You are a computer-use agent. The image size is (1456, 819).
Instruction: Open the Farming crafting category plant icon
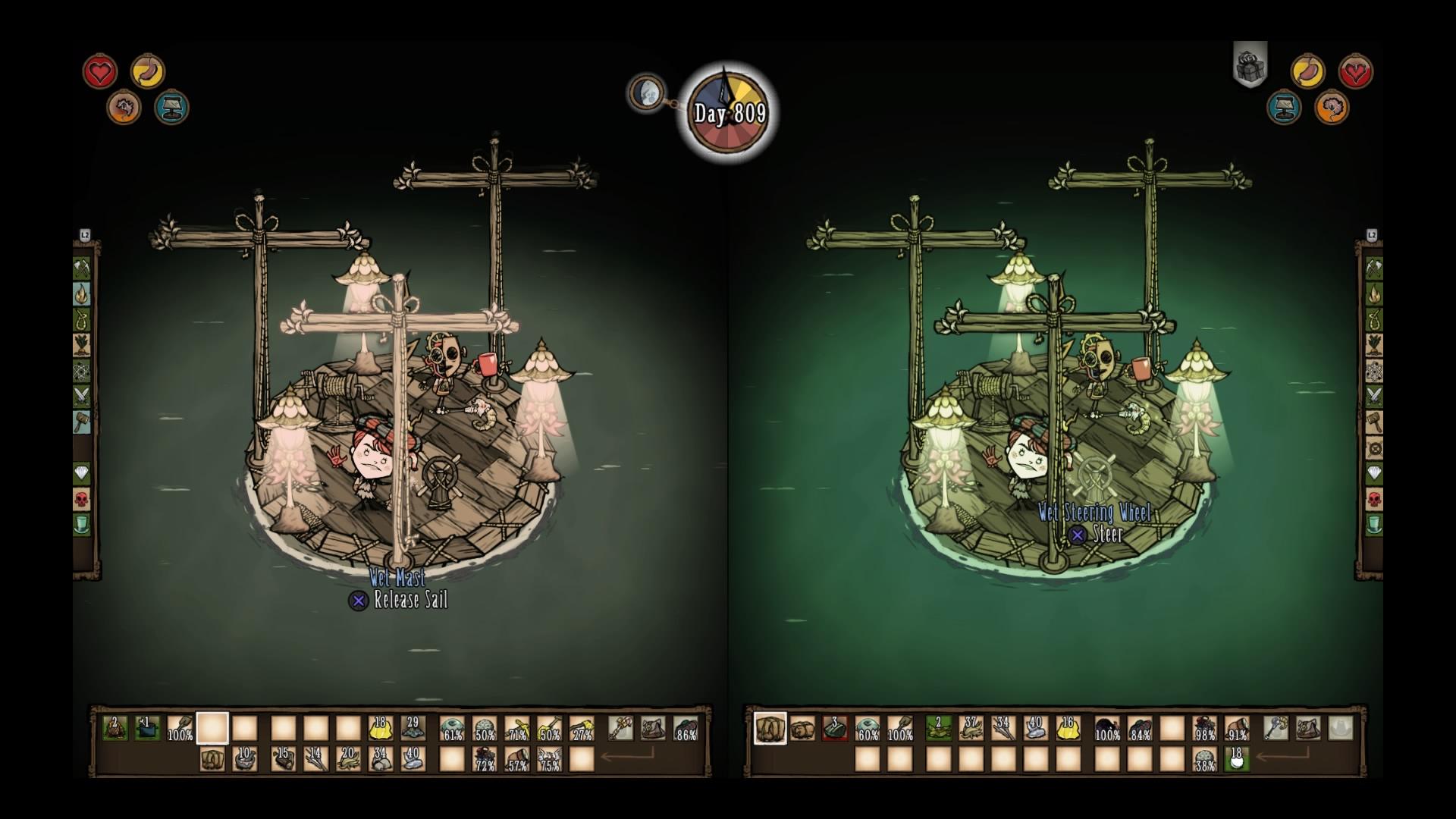[x=83, y=344]
